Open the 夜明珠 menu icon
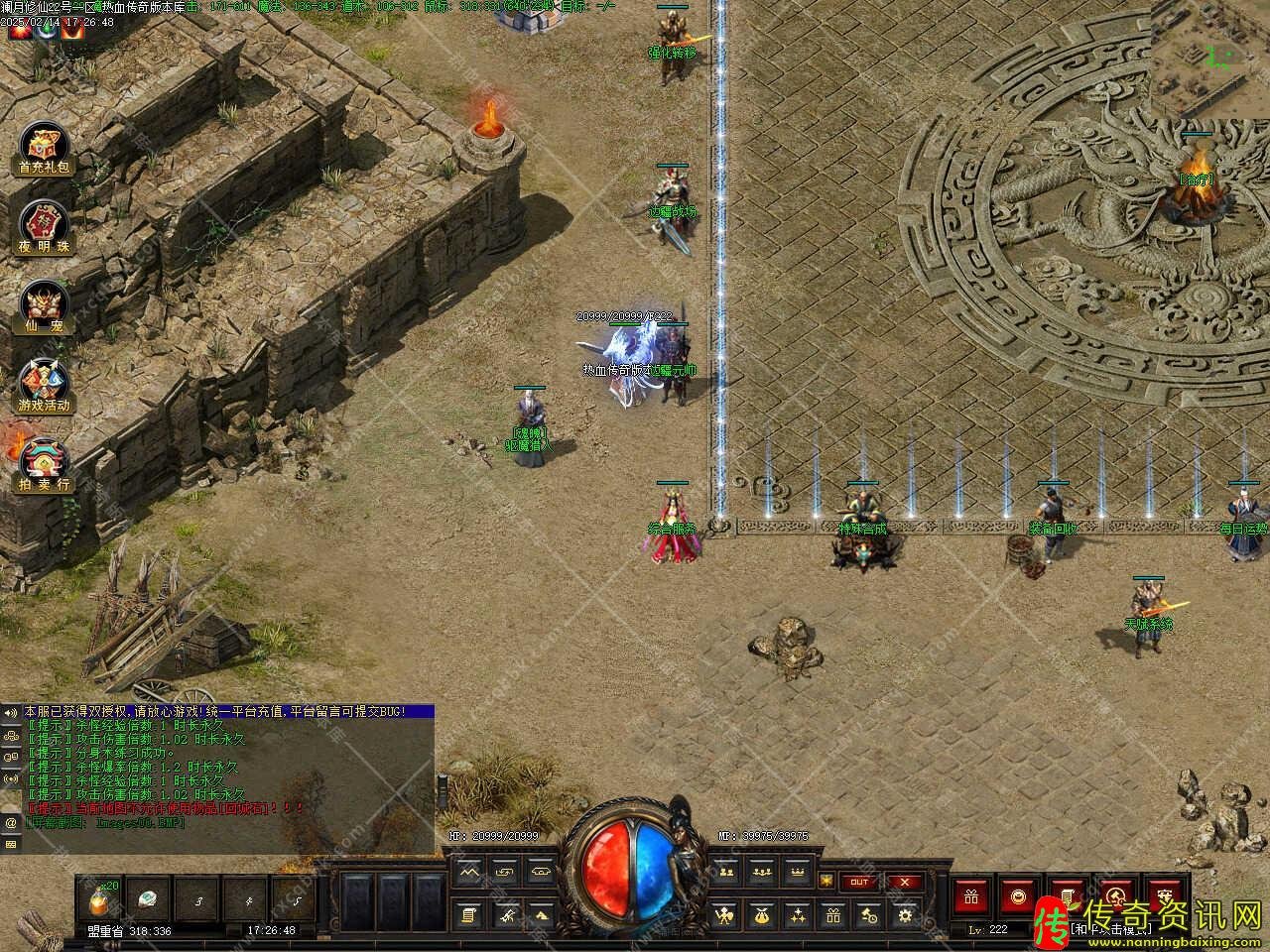The image size is (1270, 952). (45, 226)
